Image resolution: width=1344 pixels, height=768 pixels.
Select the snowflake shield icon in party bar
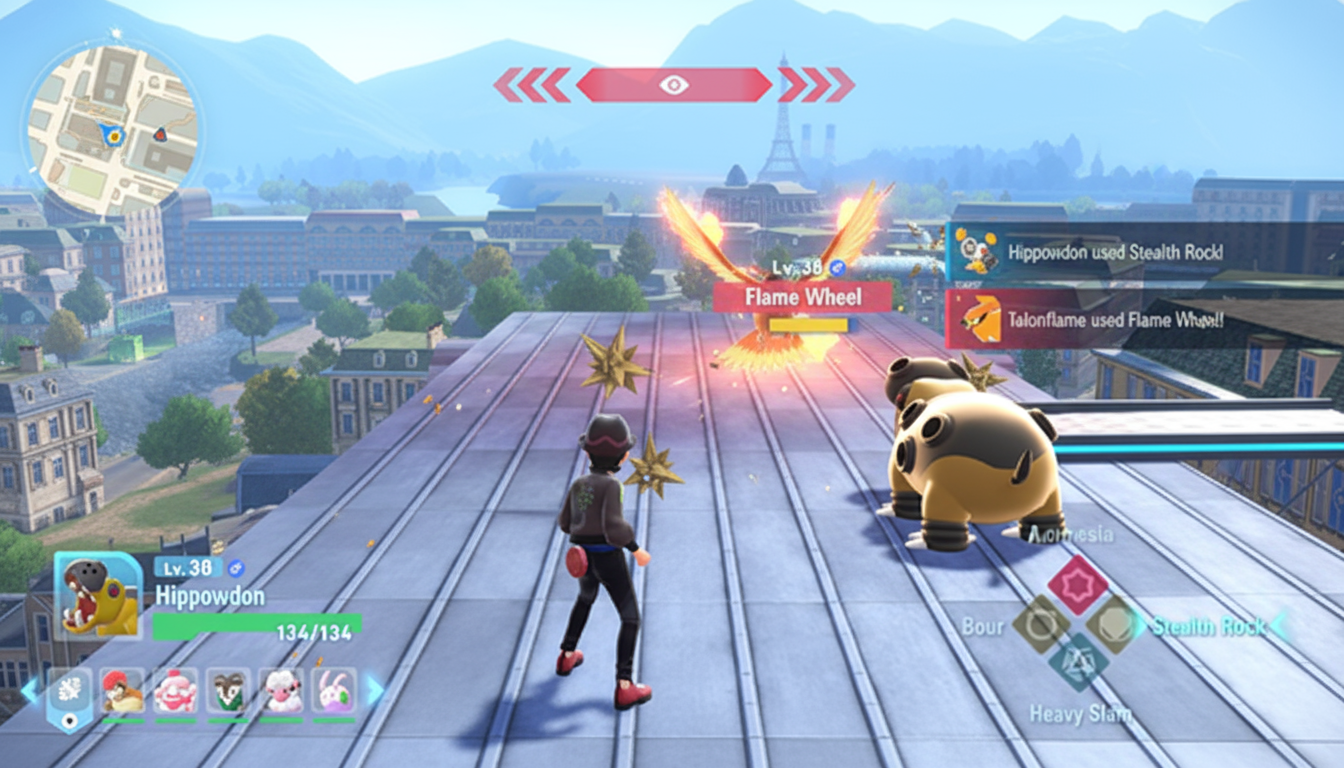click(69, 692)
